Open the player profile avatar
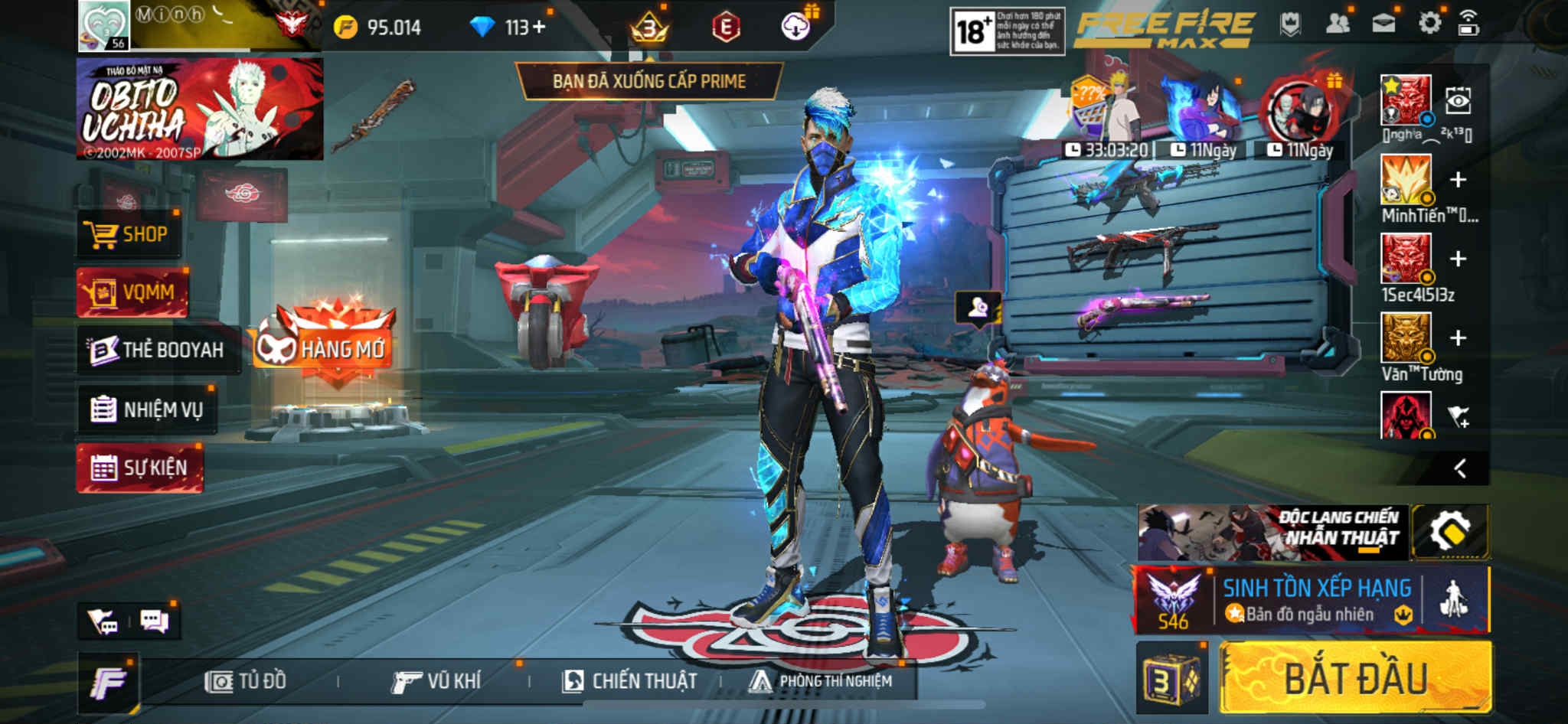The image size is (1568, 724). point(104,26)
